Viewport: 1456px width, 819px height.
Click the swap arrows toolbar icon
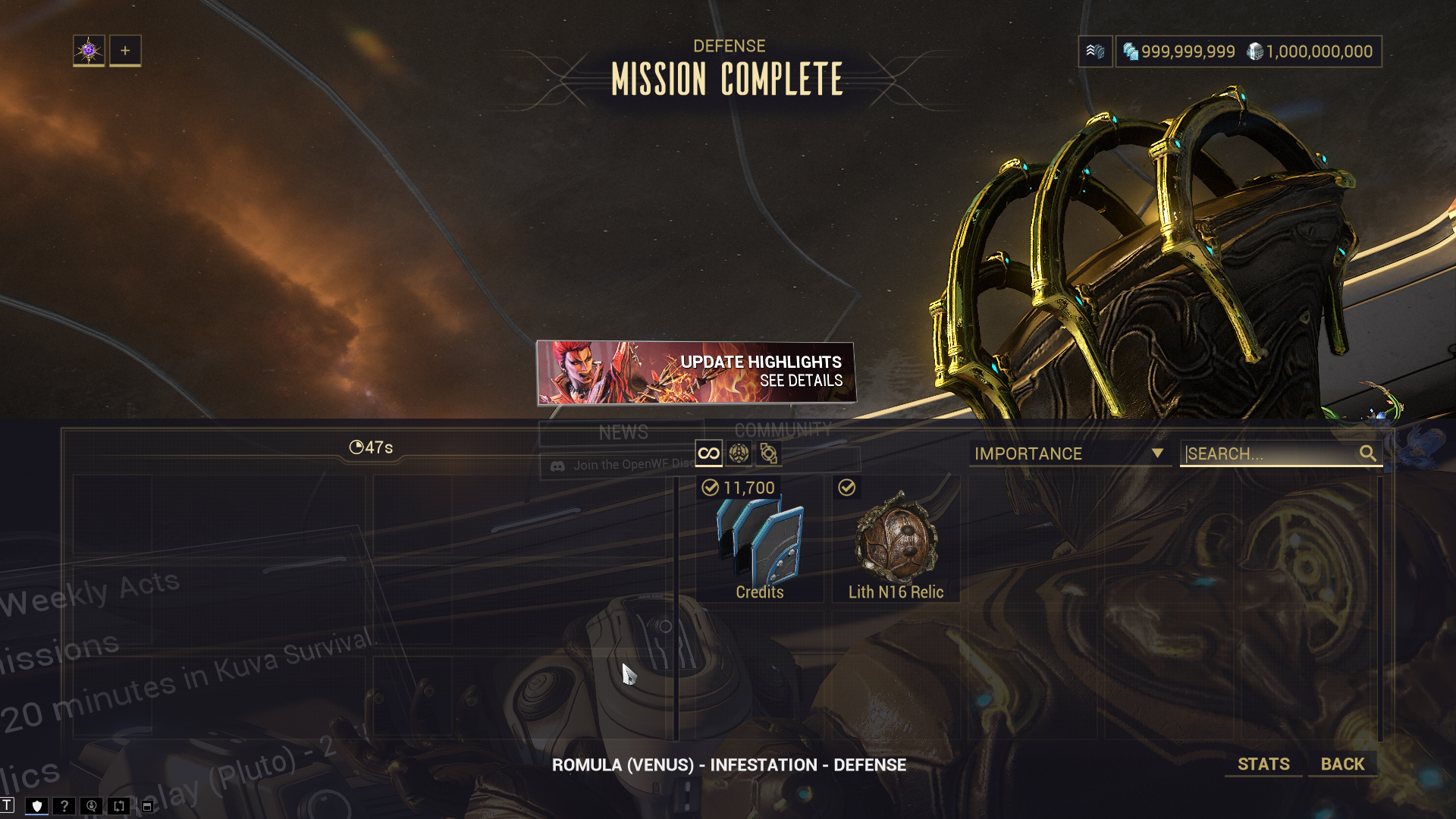pyautogui.click(x=119, y=806)
